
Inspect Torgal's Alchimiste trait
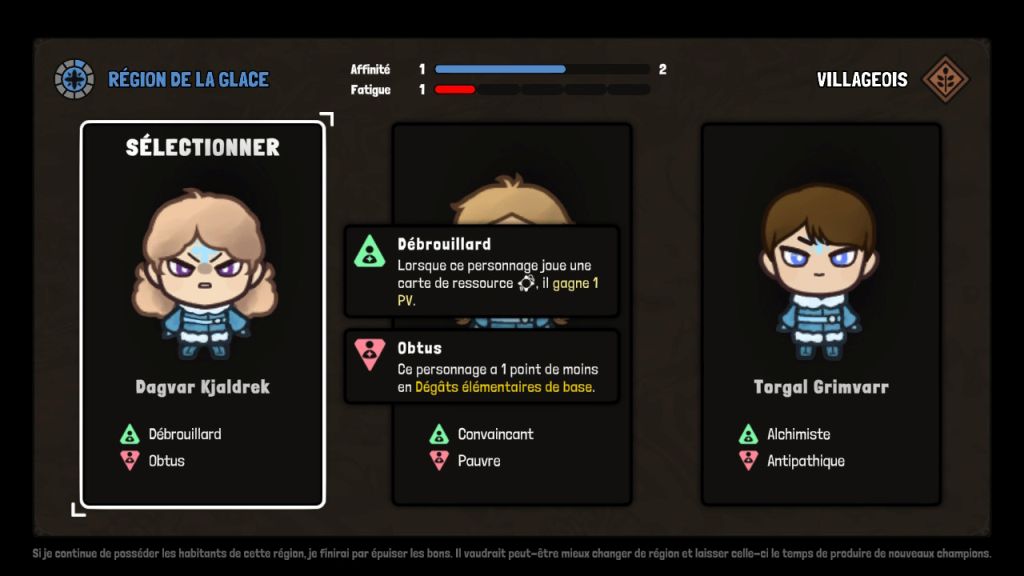click(786, 434)
